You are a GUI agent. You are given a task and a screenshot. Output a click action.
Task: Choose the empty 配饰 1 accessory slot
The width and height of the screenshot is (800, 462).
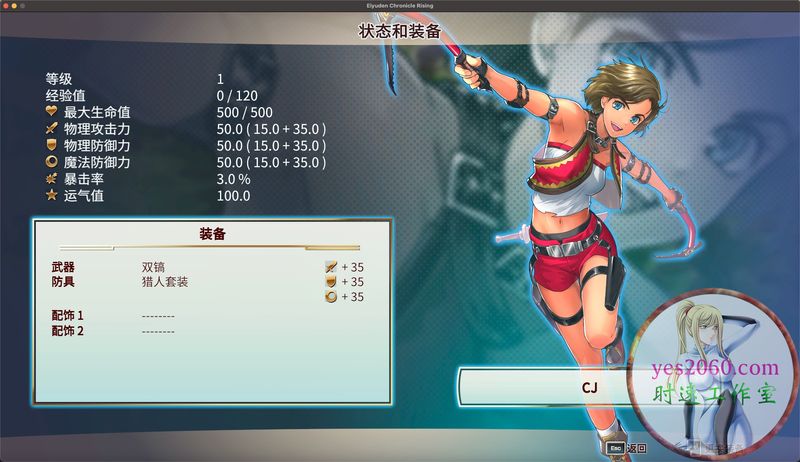coord(158,316)
